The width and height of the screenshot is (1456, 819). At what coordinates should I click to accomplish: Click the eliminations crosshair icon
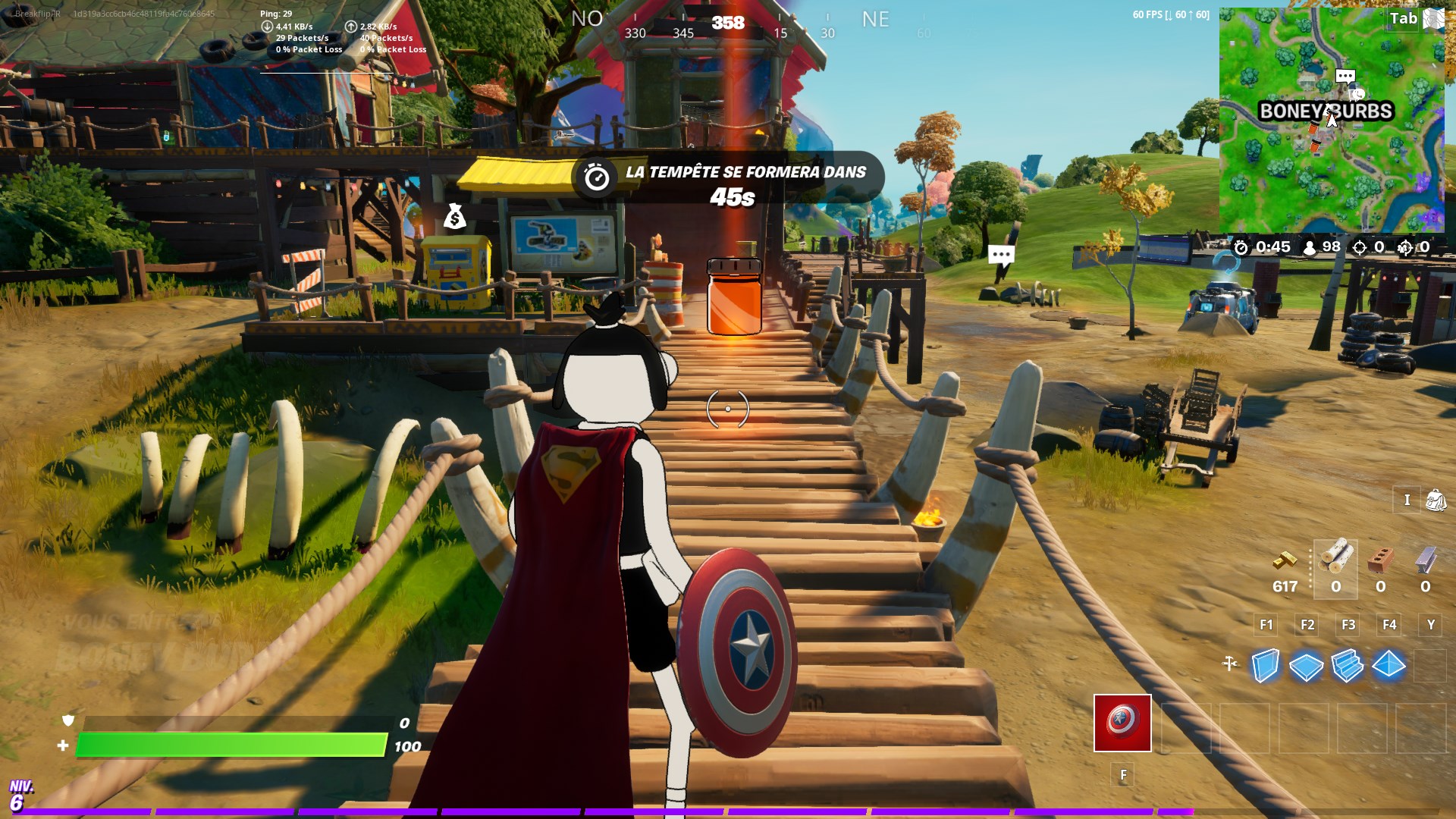pyautogui.click(x=1359, y=247)
